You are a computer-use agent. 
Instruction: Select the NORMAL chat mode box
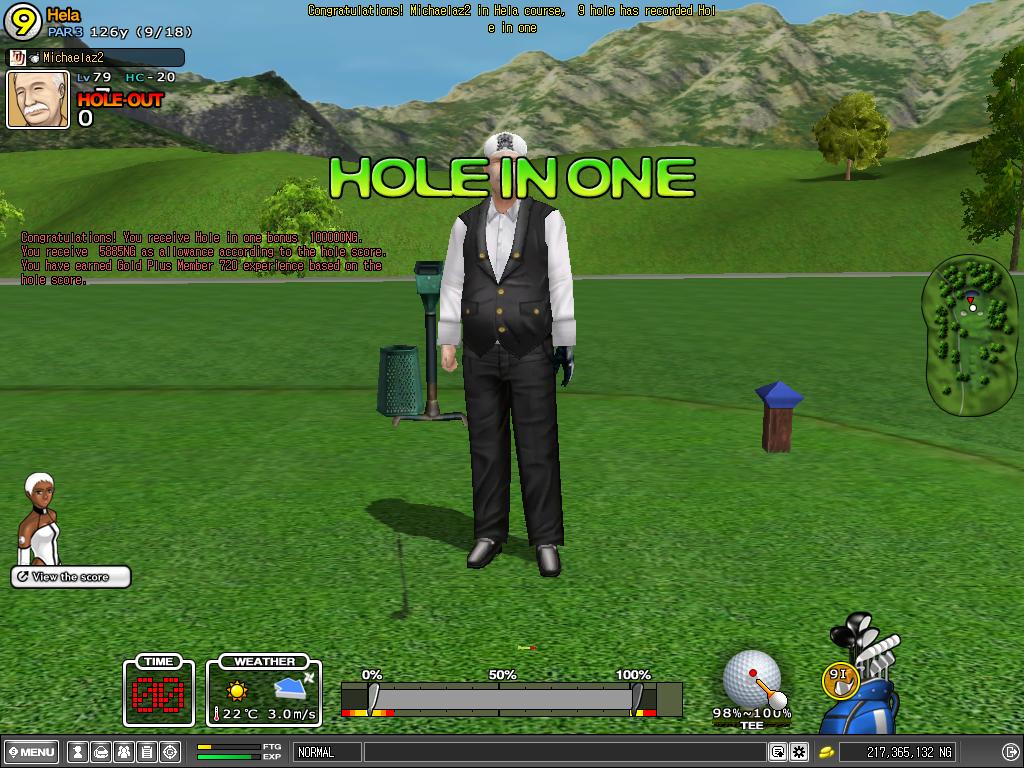(327, 752)
